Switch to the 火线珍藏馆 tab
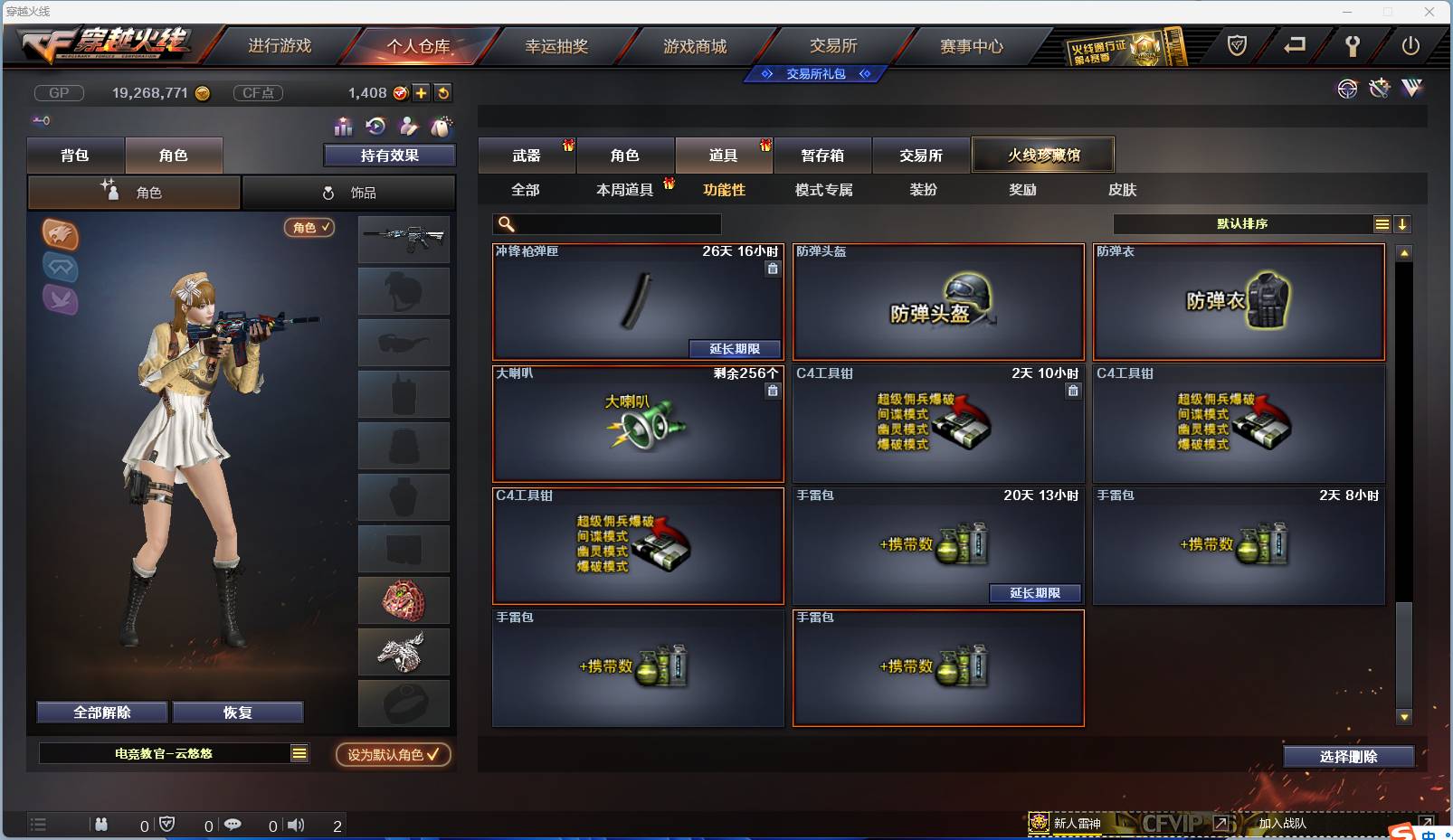Viewport: 1453px width, 840px height. [x=1044, y=154]
